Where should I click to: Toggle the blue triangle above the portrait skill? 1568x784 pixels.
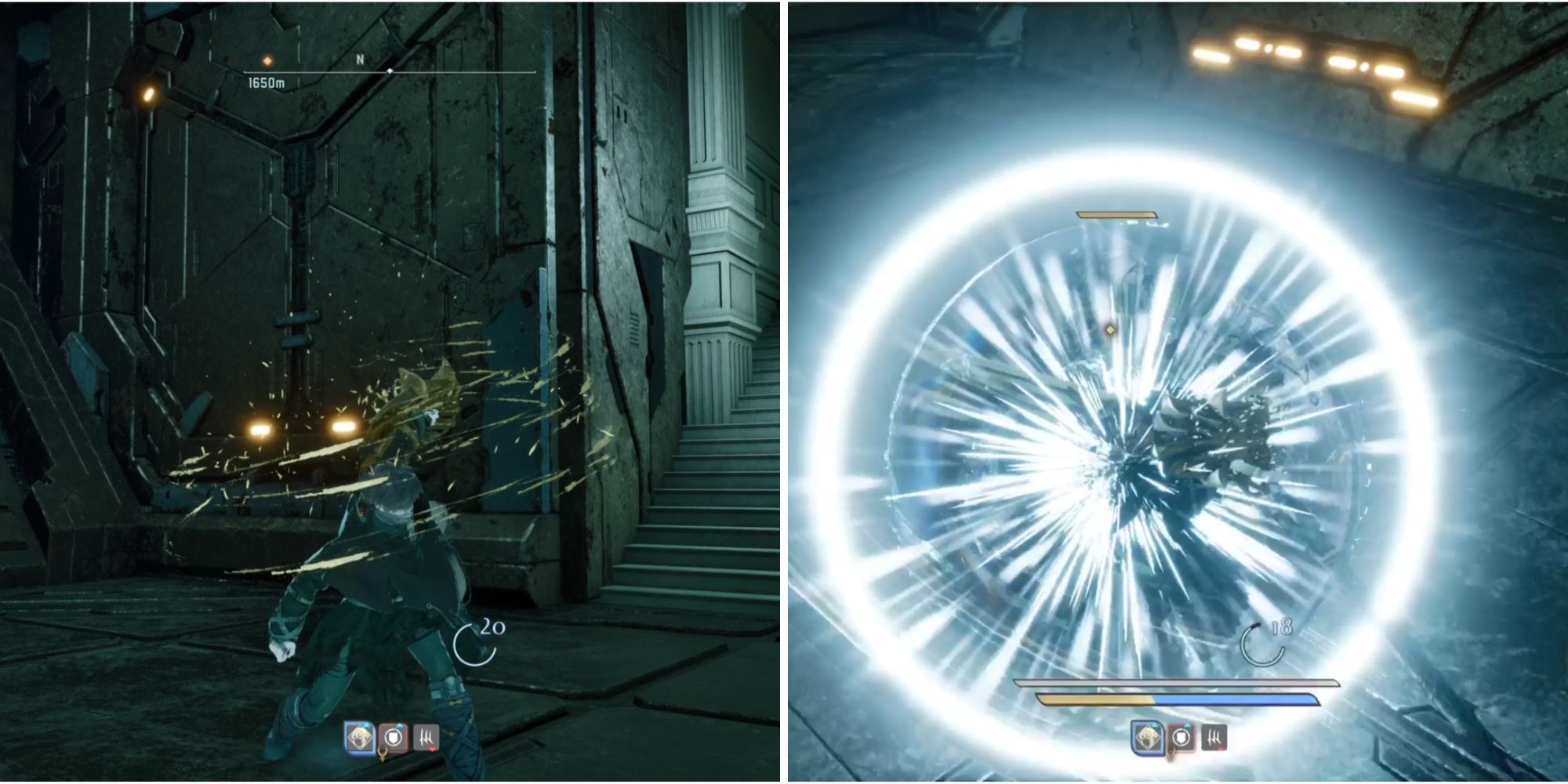coord(366,725)
